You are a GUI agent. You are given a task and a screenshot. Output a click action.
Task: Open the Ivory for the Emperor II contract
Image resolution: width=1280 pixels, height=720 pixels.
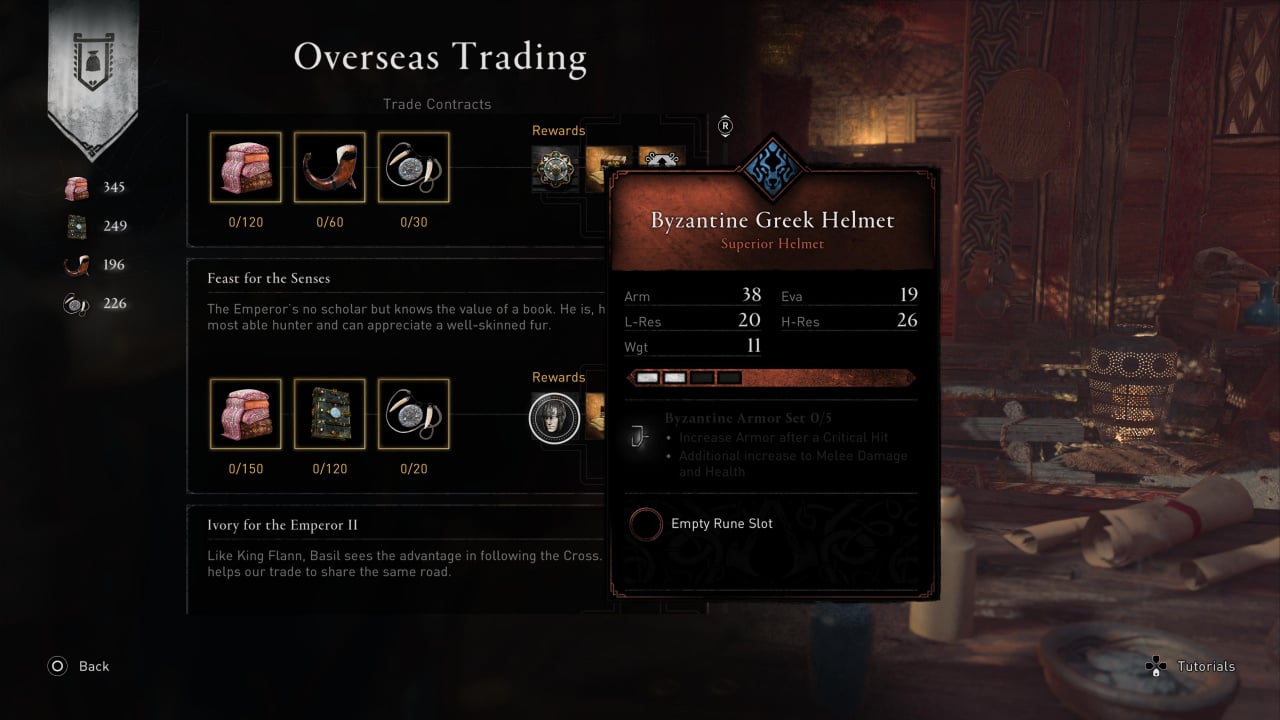(x=282, y=525)
